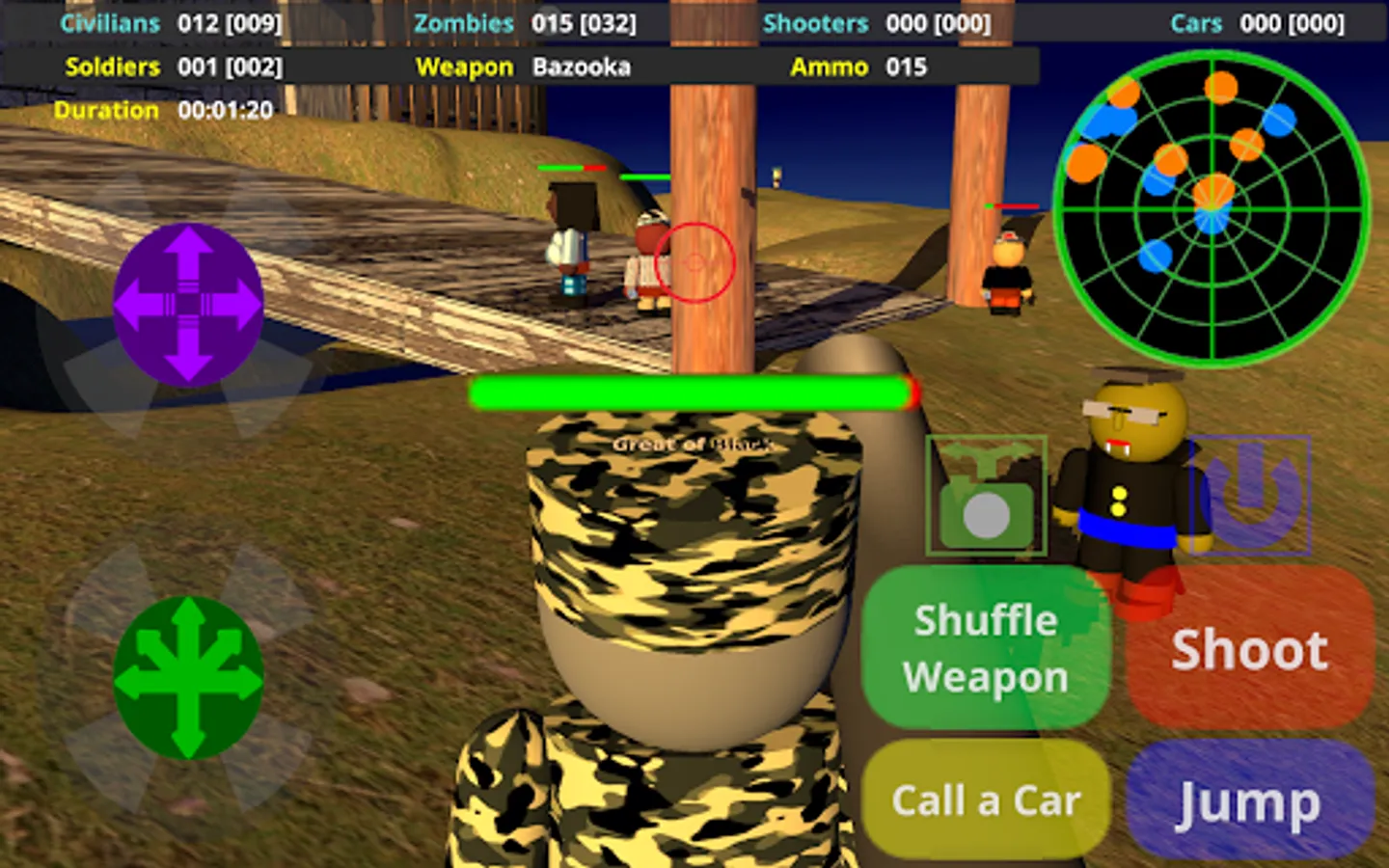Tap the purple movement joystick
This screenshot has height=868, width=1389.
(x=186, y=302)
